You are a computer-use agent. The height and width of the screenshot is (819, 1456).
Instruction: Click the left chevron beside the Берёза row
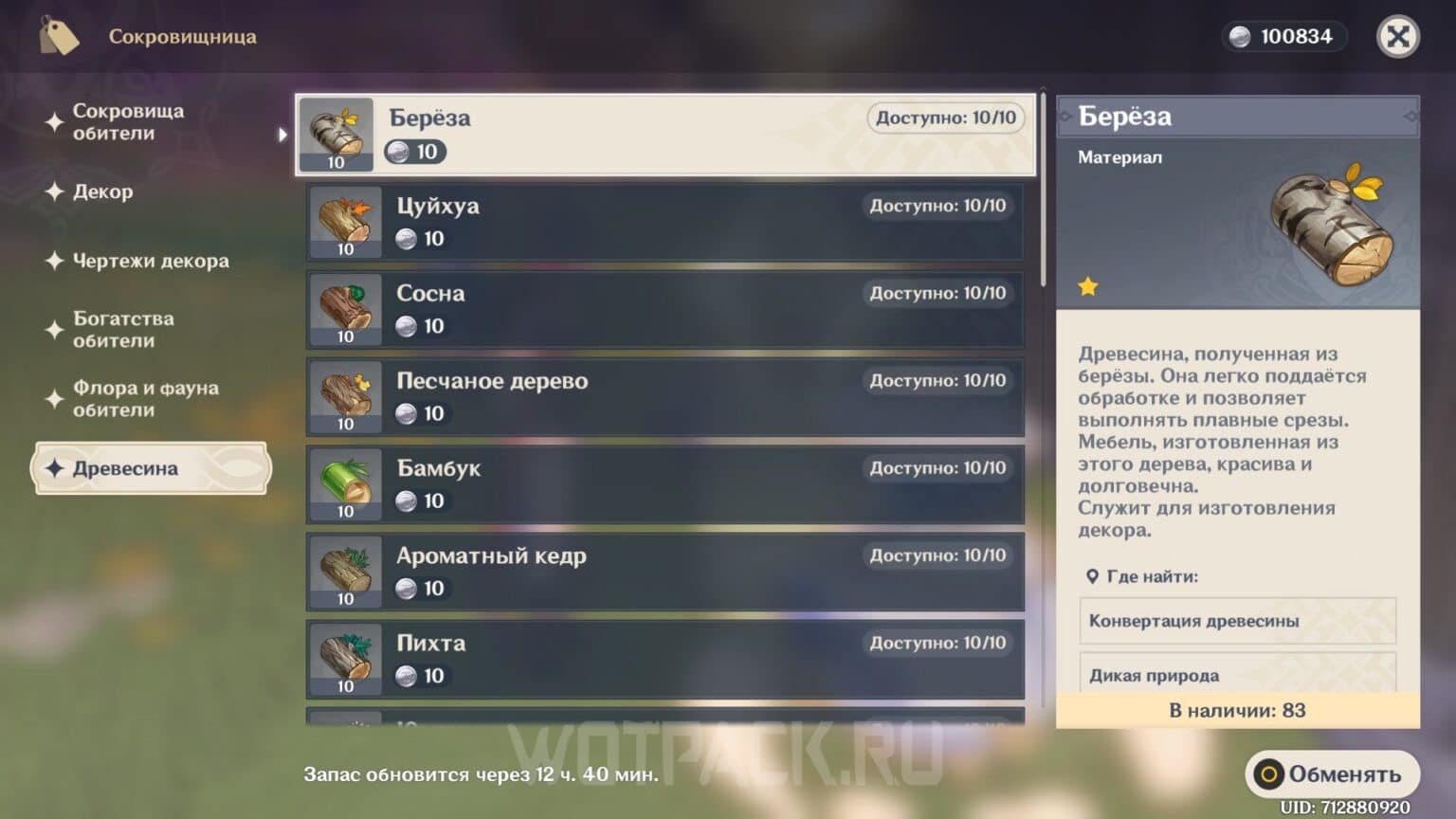tap(282, 136)
